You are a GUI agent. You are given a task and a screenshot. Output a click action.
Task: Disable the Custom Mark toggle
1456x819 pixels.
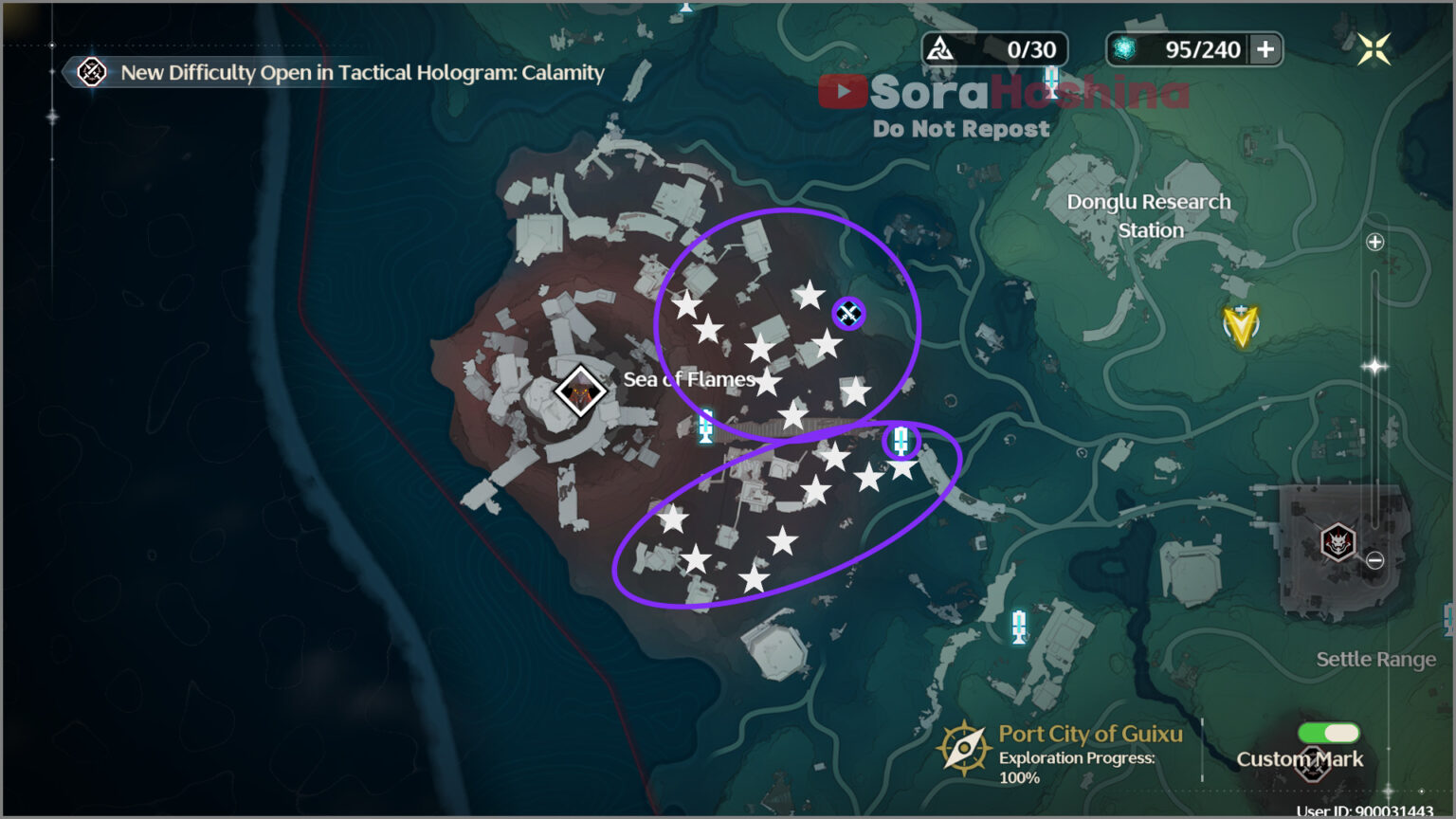coord(1327,732)
